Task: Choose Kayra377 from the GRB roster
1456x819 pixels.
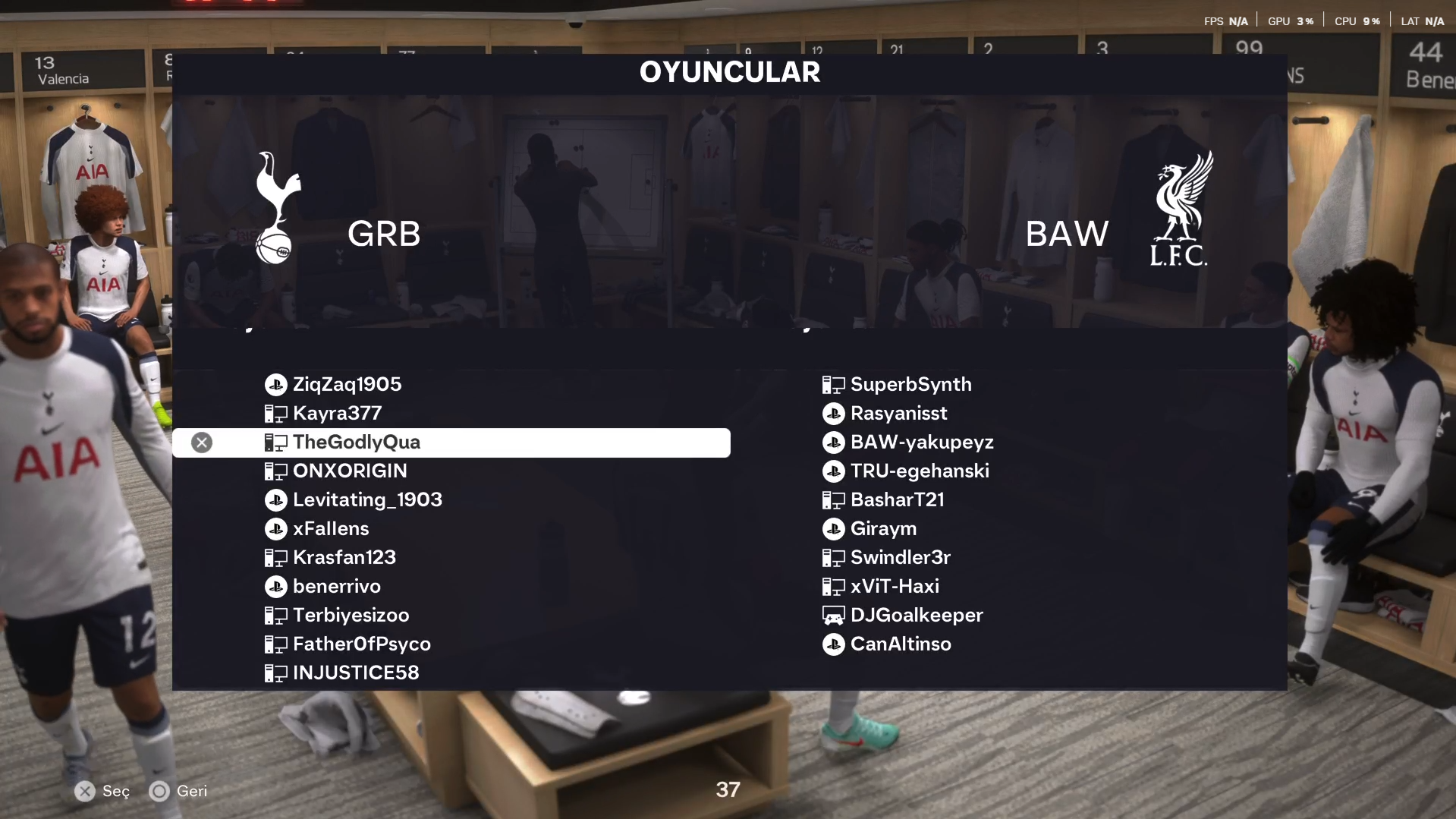Action: click(x=337, y=414)
